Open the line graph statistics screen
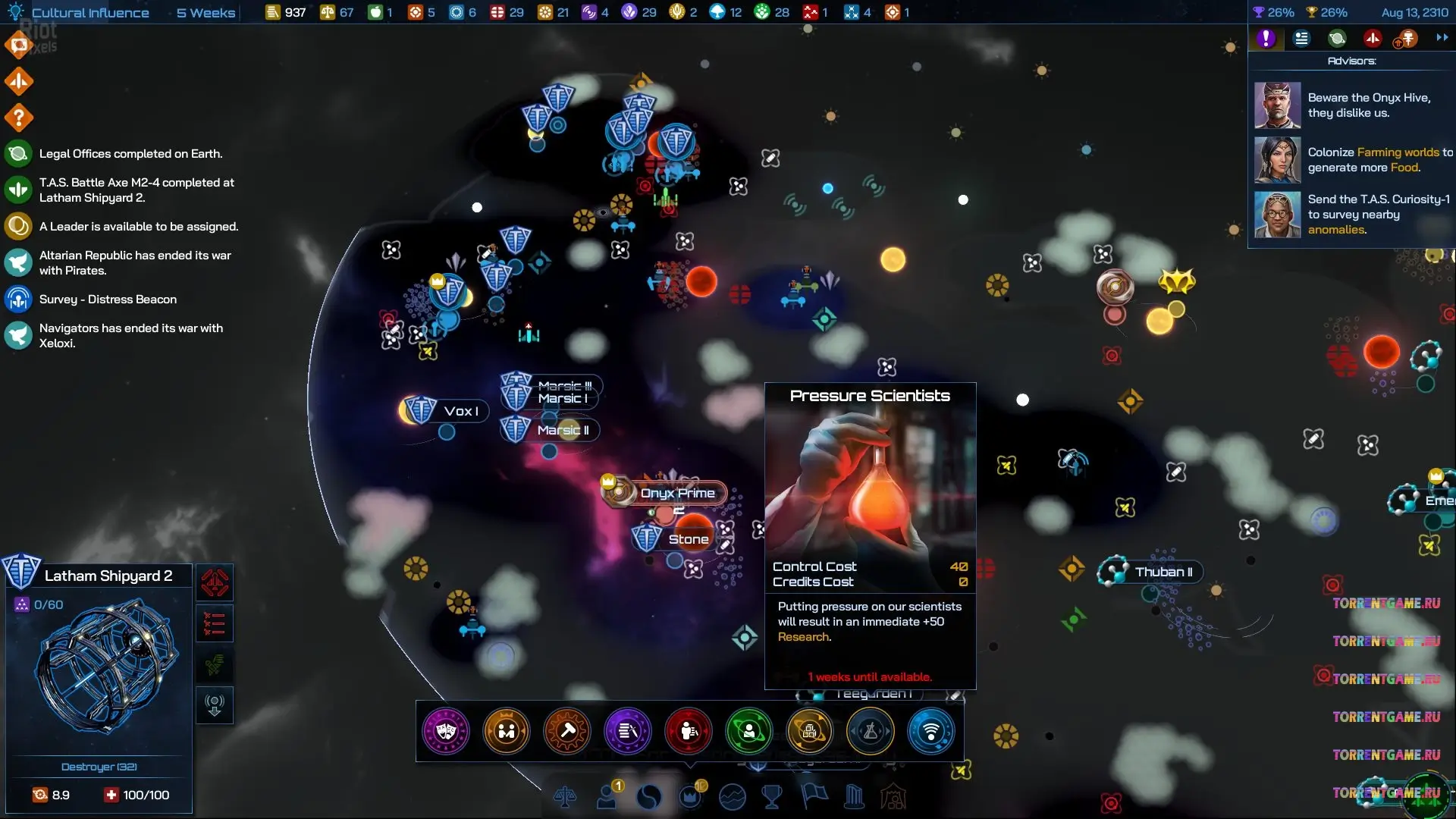Screen dimensions: 1456x819 [x=732, y=797]
